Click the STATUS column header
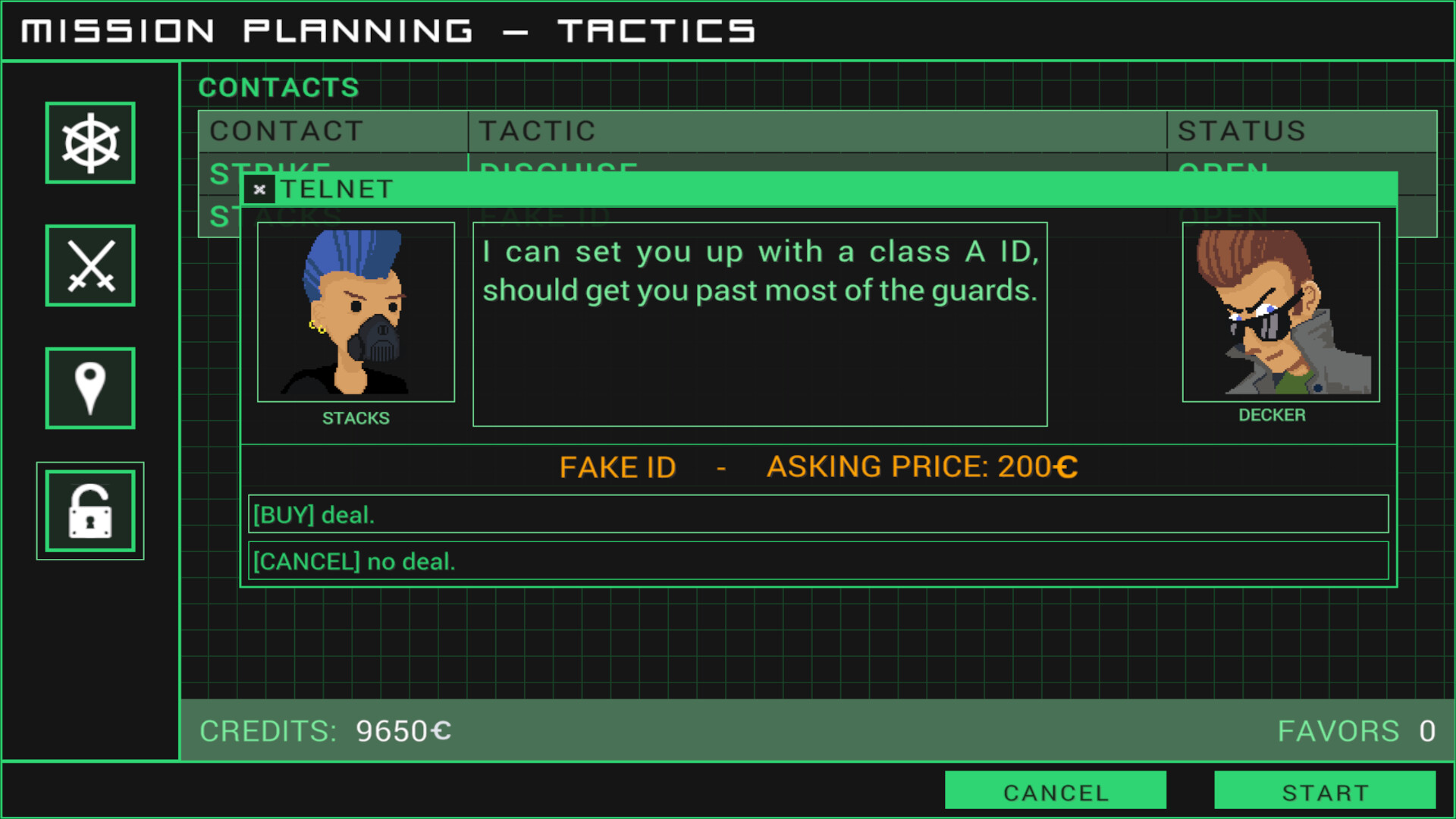1456x819 pixels. pyautogui.click(x=1241, y=130)
